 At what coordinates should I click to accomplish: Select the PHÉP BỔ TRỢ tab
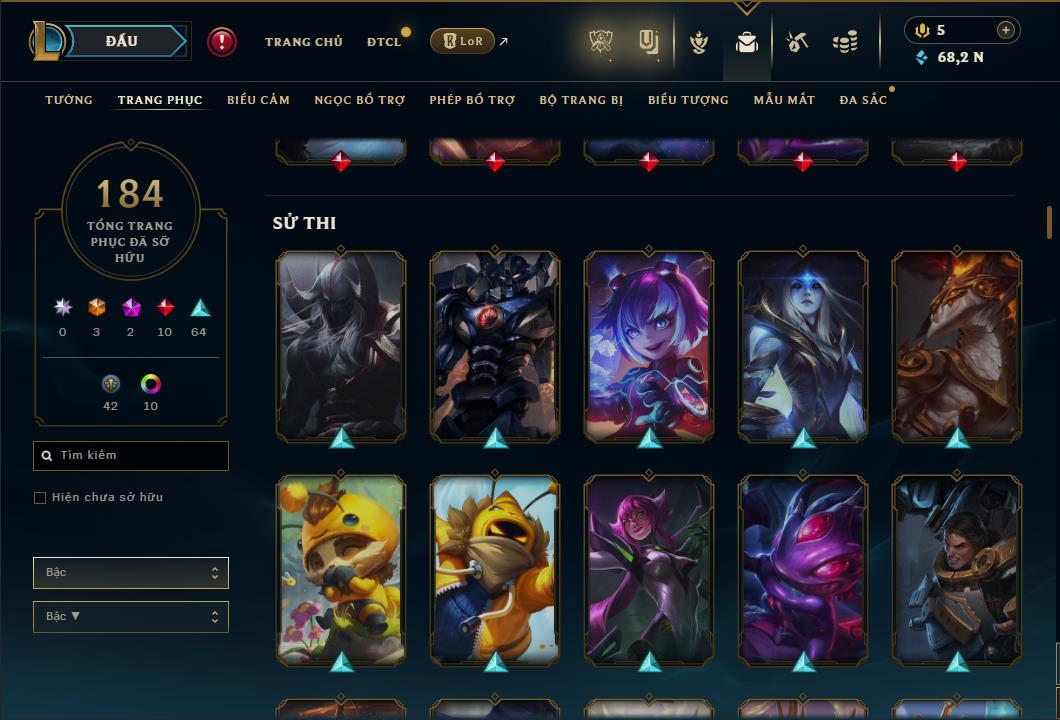(472, 100)
